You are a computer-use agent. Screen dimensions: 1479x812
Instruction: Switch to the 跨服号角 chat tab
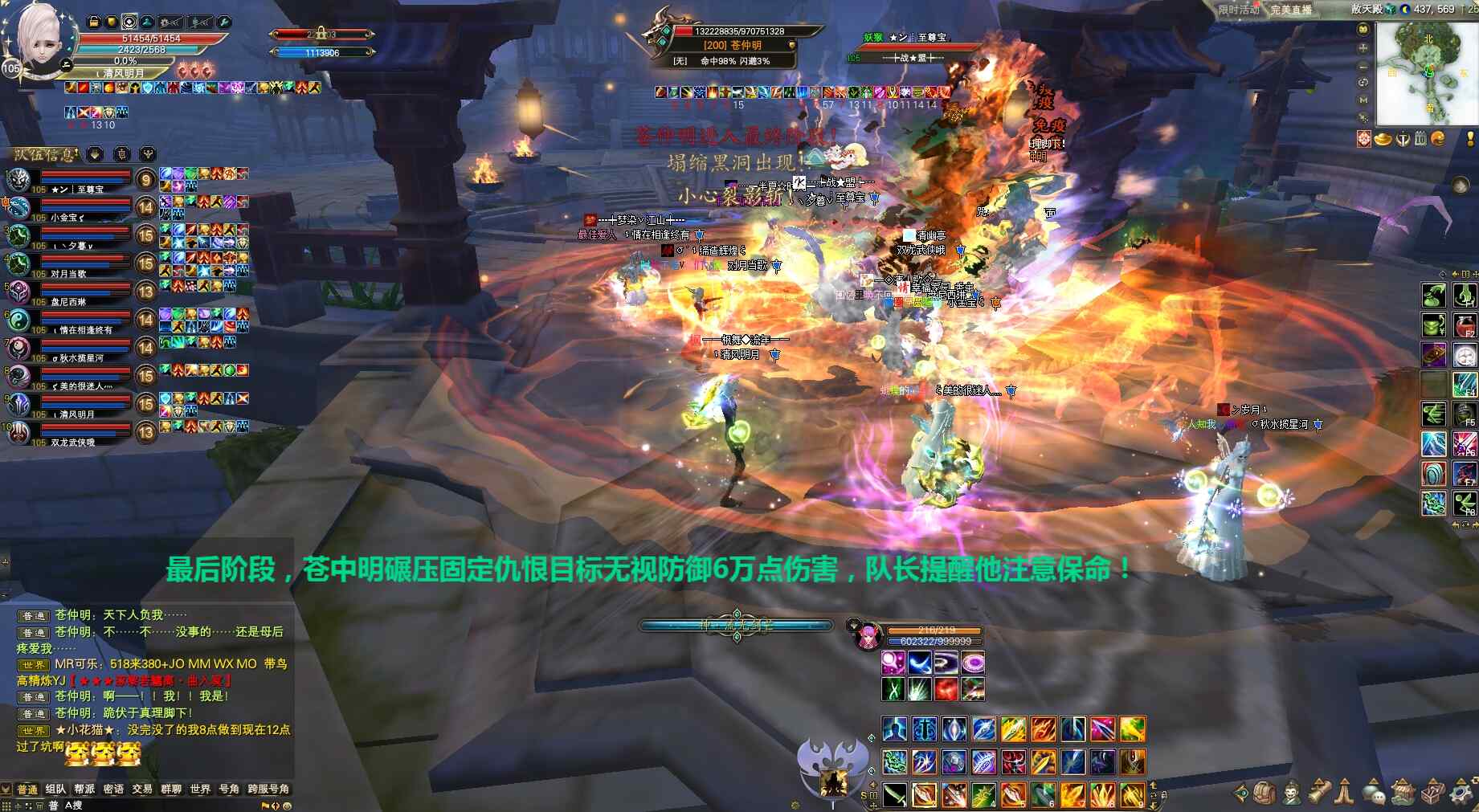click(x=268, y=790)
